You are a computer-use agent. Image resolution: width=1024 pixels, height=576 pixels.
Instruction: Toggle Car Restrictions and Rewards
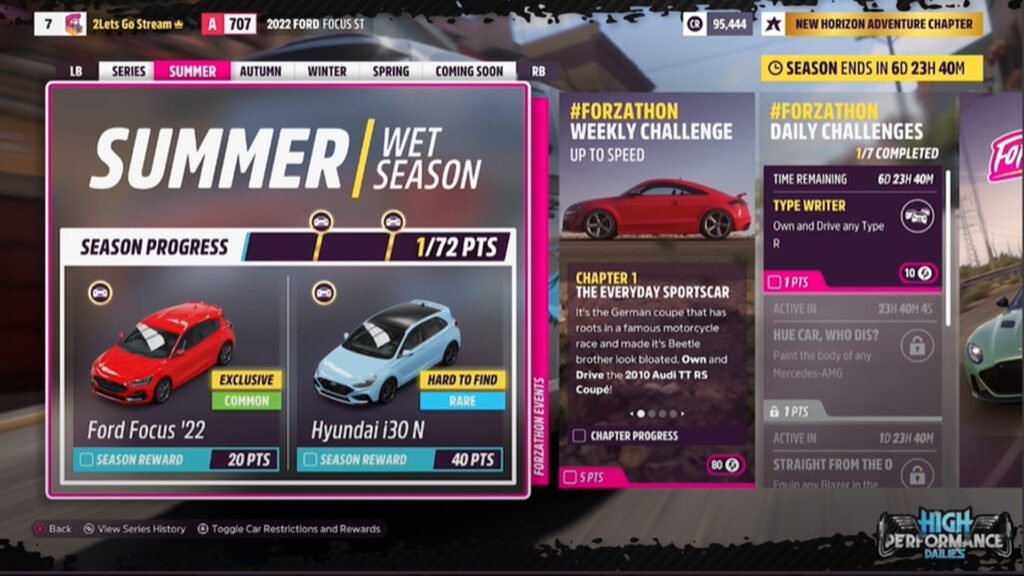(289, 529)
